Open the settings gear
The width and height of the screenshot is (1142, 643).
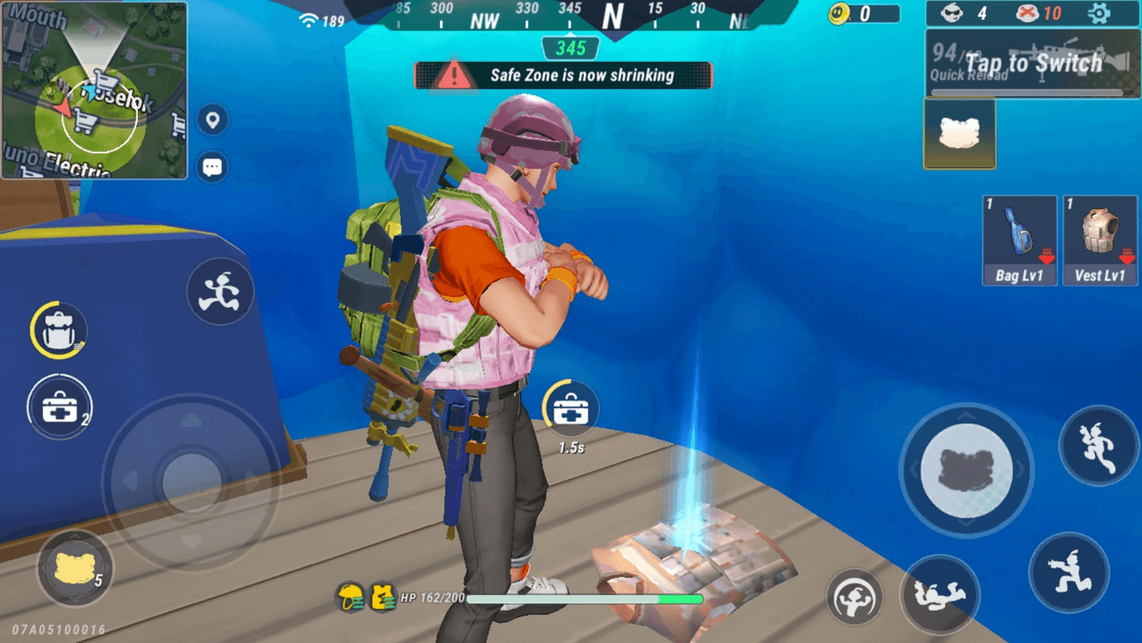(x=1099, y=14)
